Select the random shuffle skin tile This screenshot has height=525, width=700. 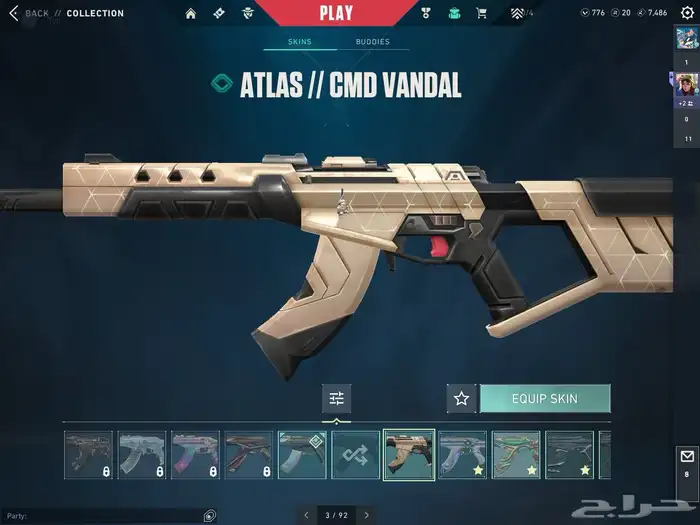point(356,455)
